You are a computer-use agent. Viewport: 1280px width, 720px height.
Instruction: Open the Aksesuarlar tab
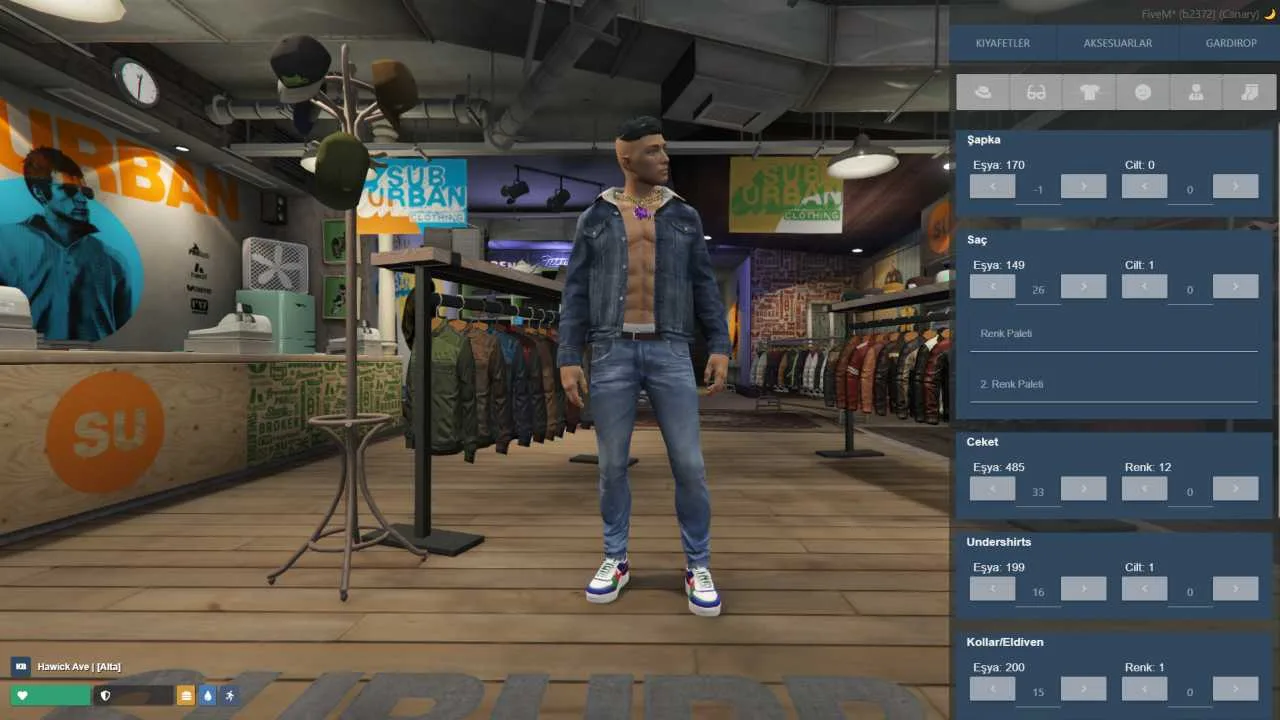[x=1117, y=43]
